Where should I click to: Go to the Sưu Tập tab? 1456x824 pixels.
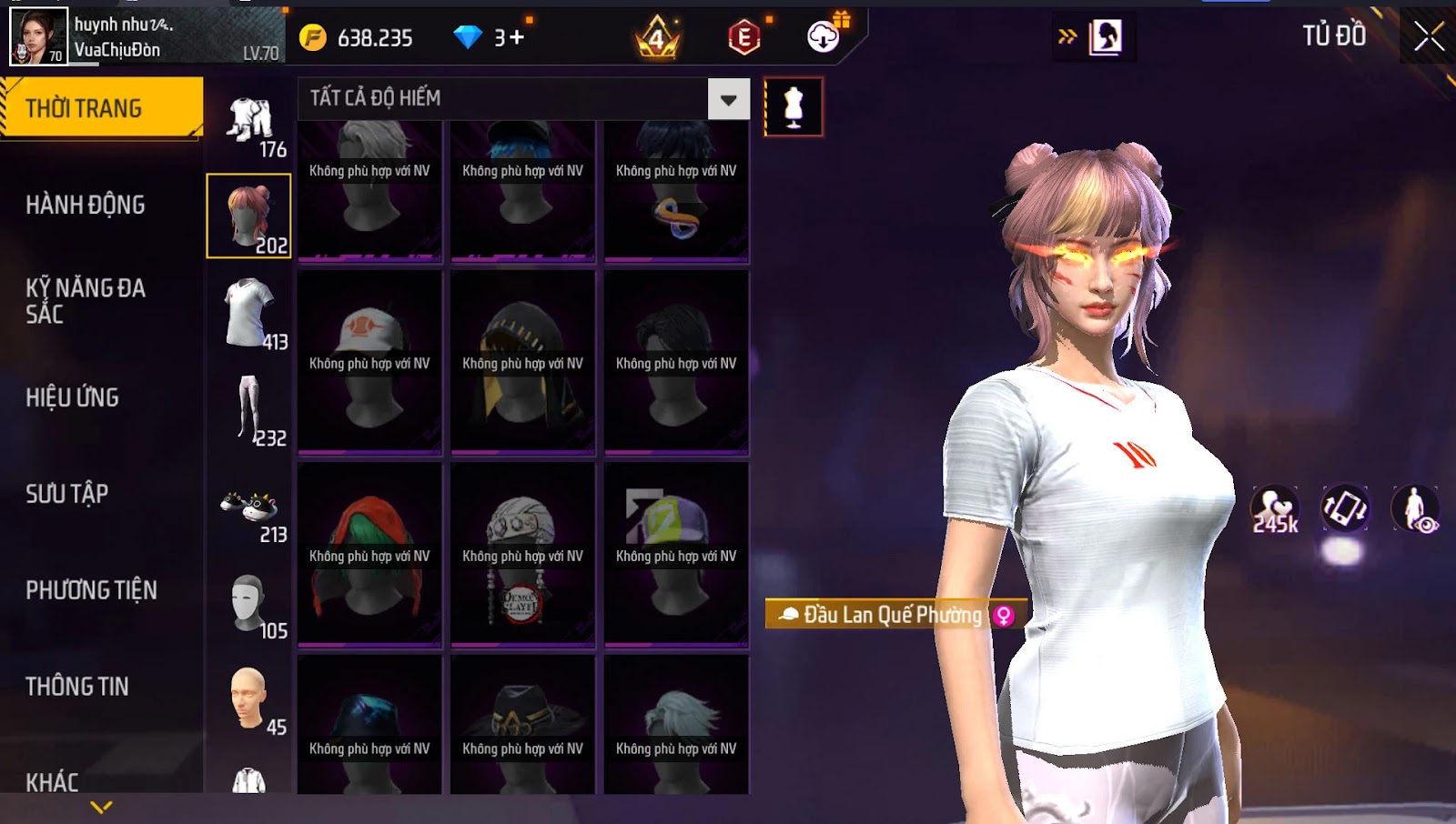(67, 494)
